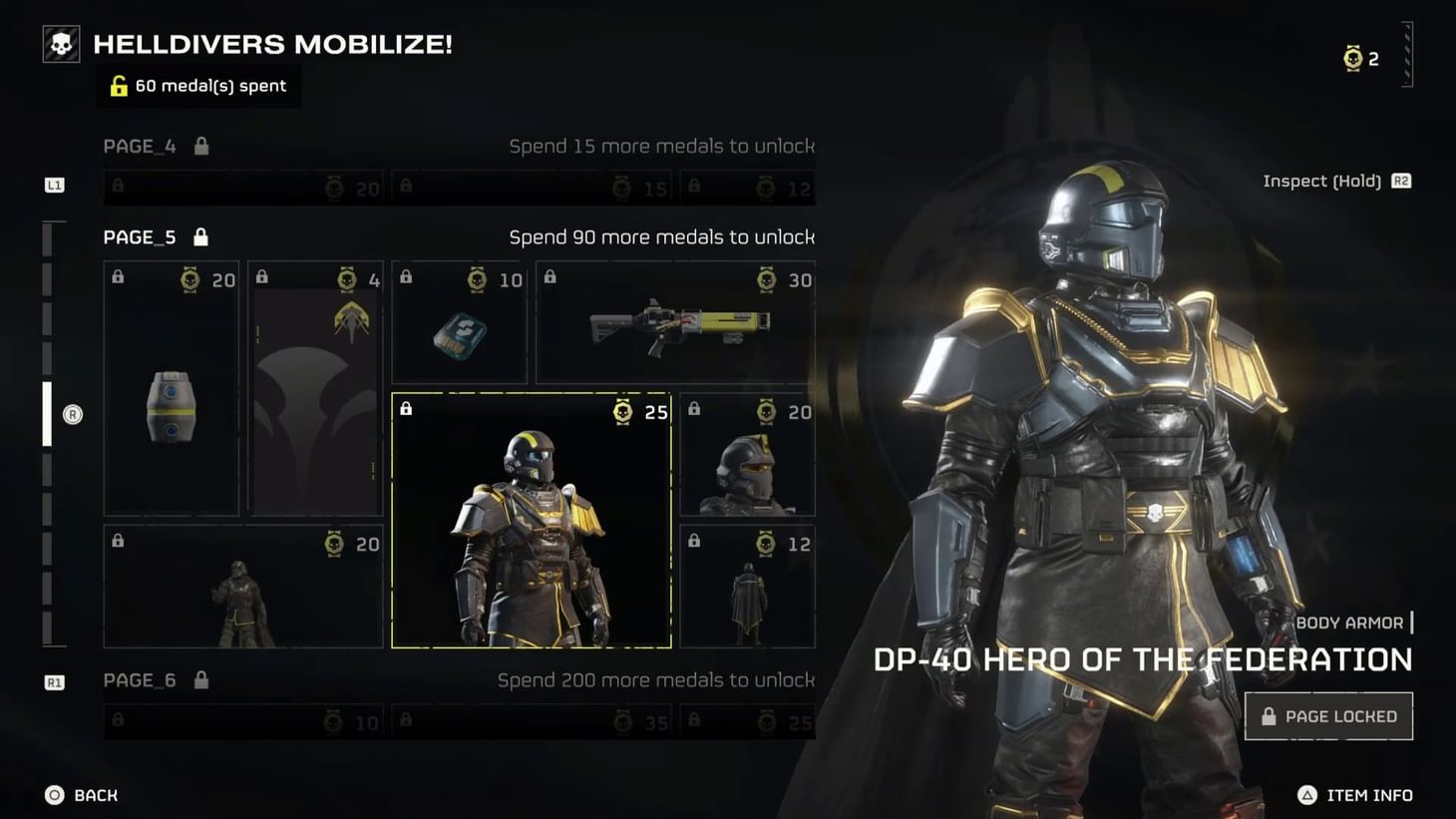The image size is (1456, 819).
Task: Click the R stick icon beside the page scrollbar
Action: click(70, 415)
